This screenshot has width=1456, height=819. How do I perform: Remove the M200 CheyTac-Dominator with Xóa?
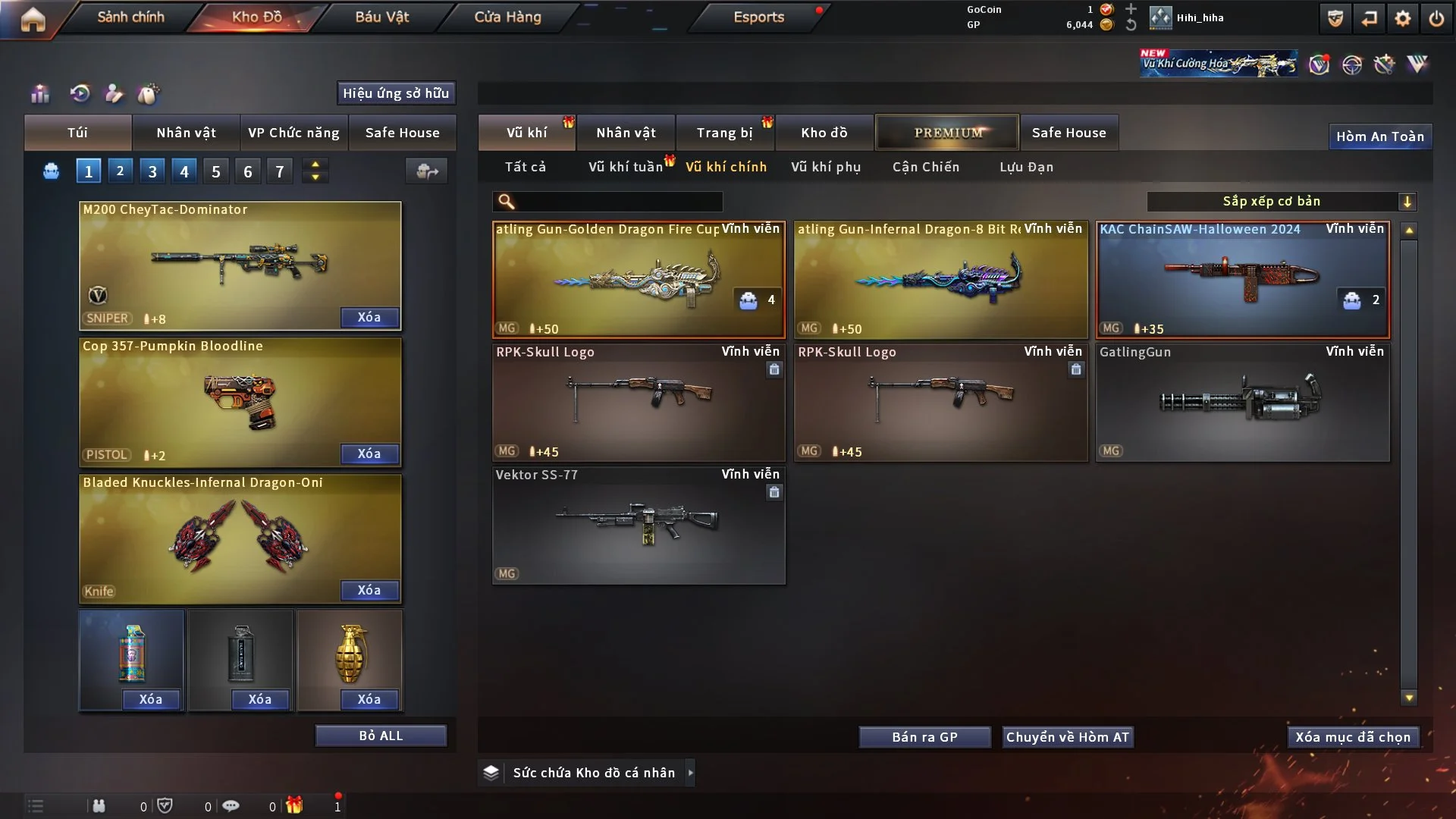pos(369,317)
